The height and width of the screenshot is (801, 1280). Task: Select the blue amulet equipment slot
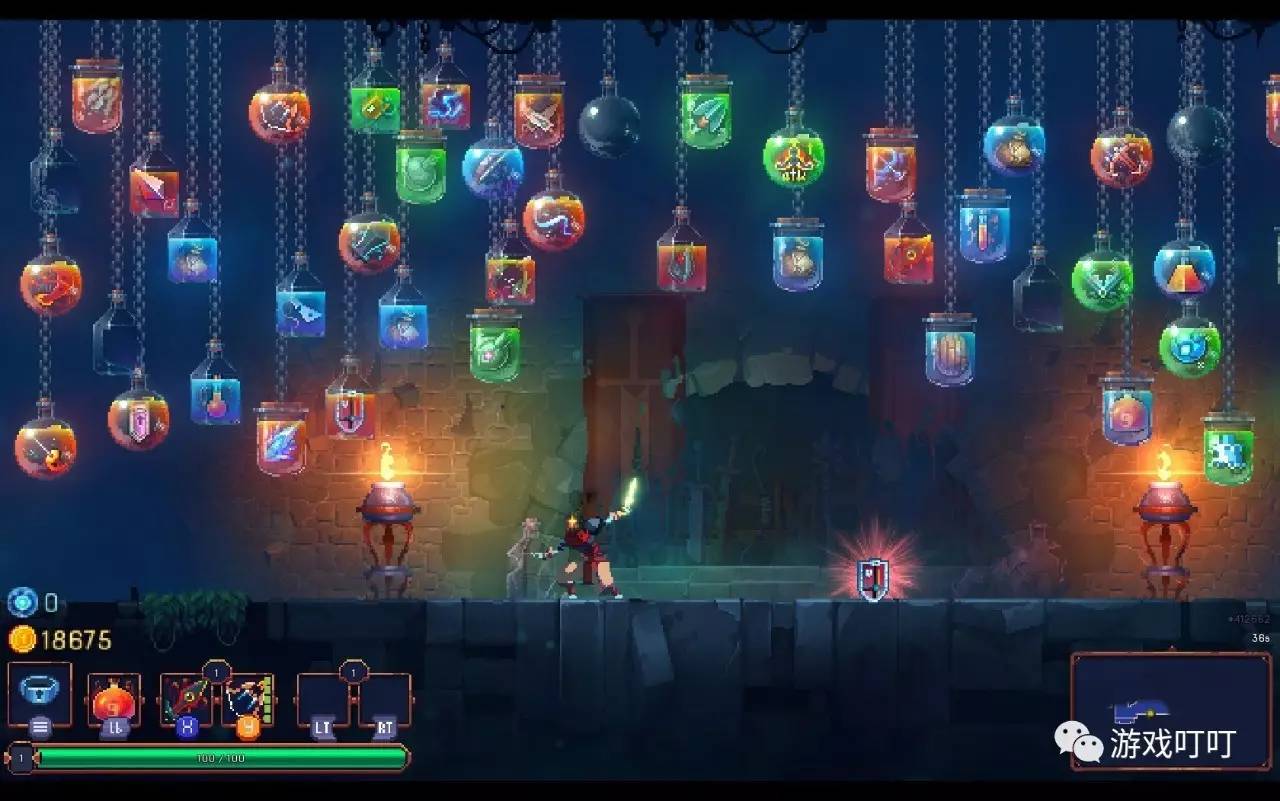(40, 692)
